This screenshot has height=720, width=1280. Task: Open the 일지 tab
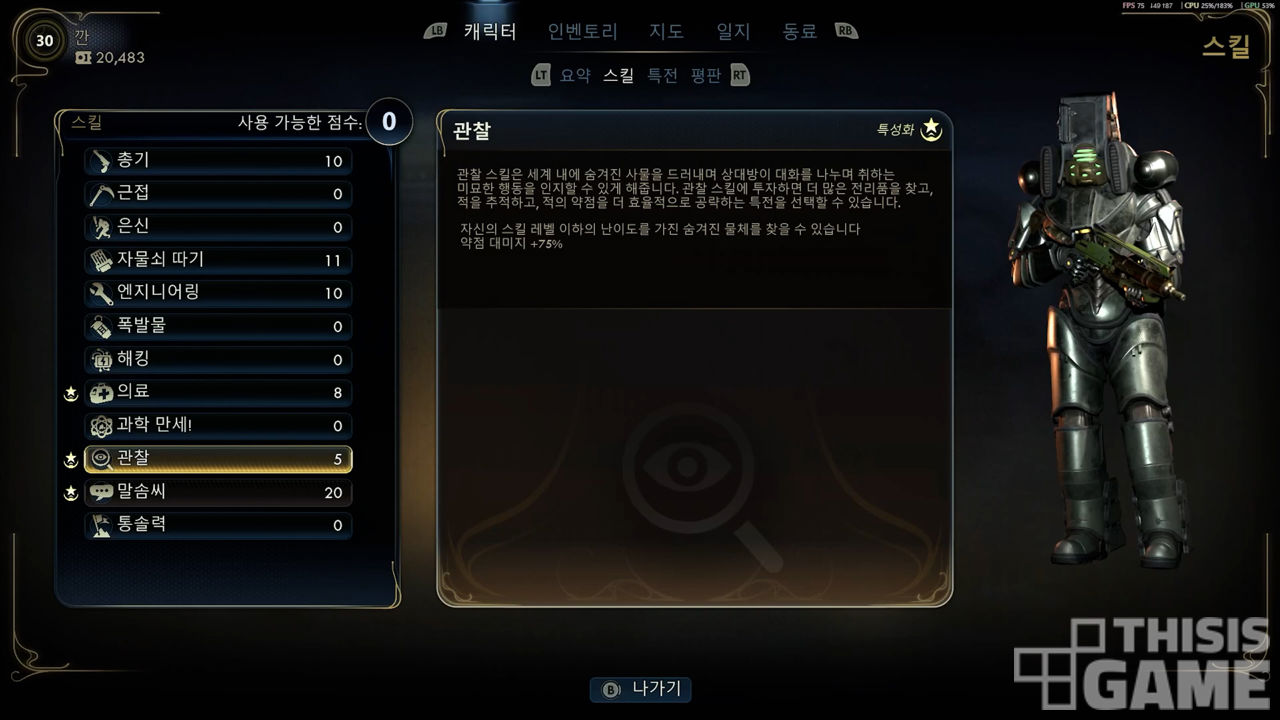point(733,31)
